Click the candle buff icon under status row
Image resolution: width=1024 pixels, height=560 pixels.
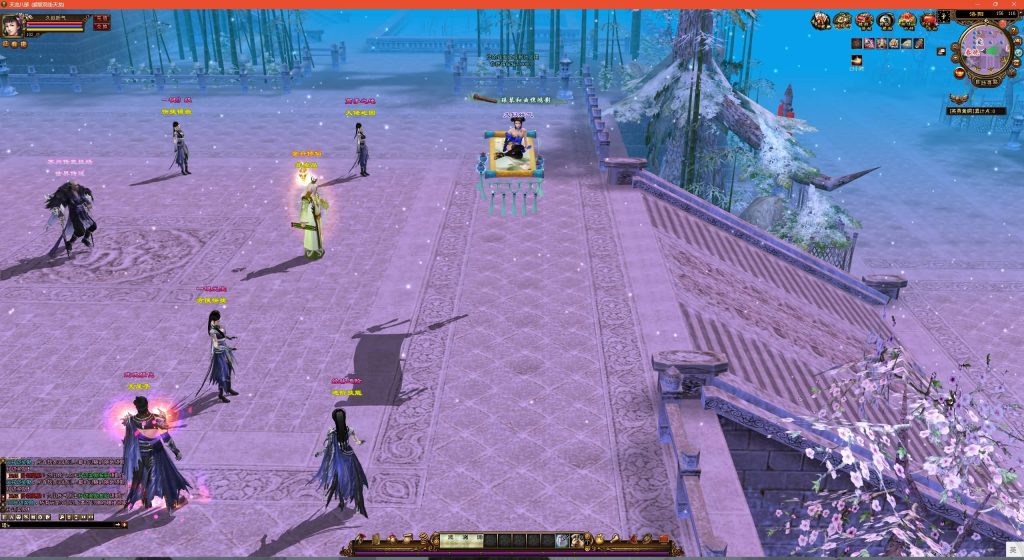857,60
